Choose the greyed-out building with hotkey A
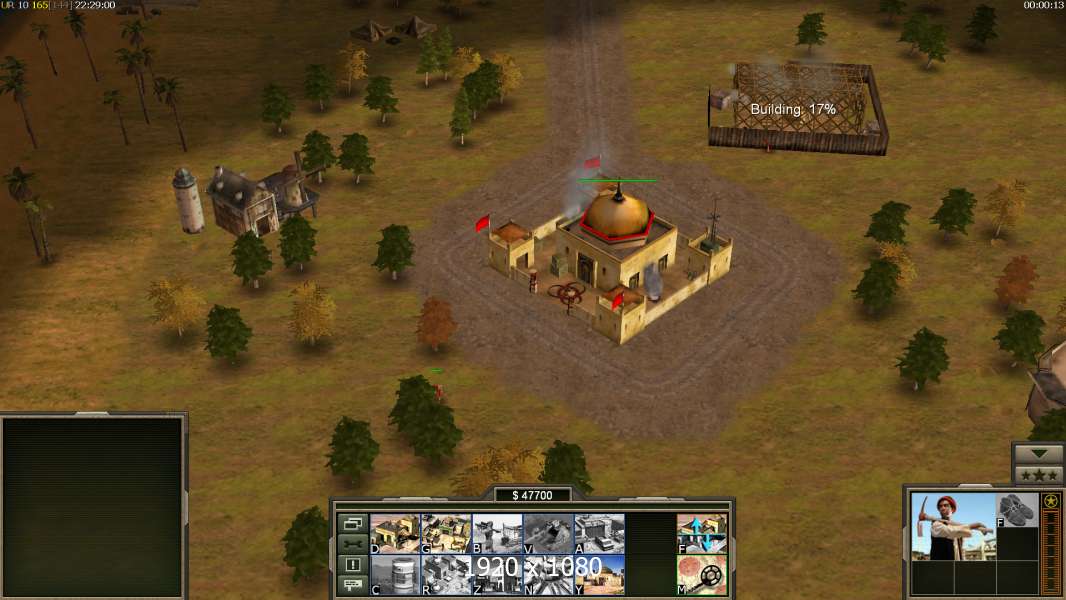 tap(599, 533)
